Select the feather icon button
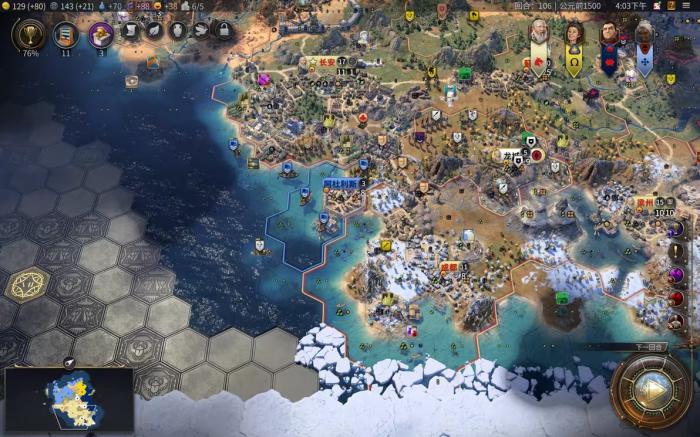 (x=155, y=31)
